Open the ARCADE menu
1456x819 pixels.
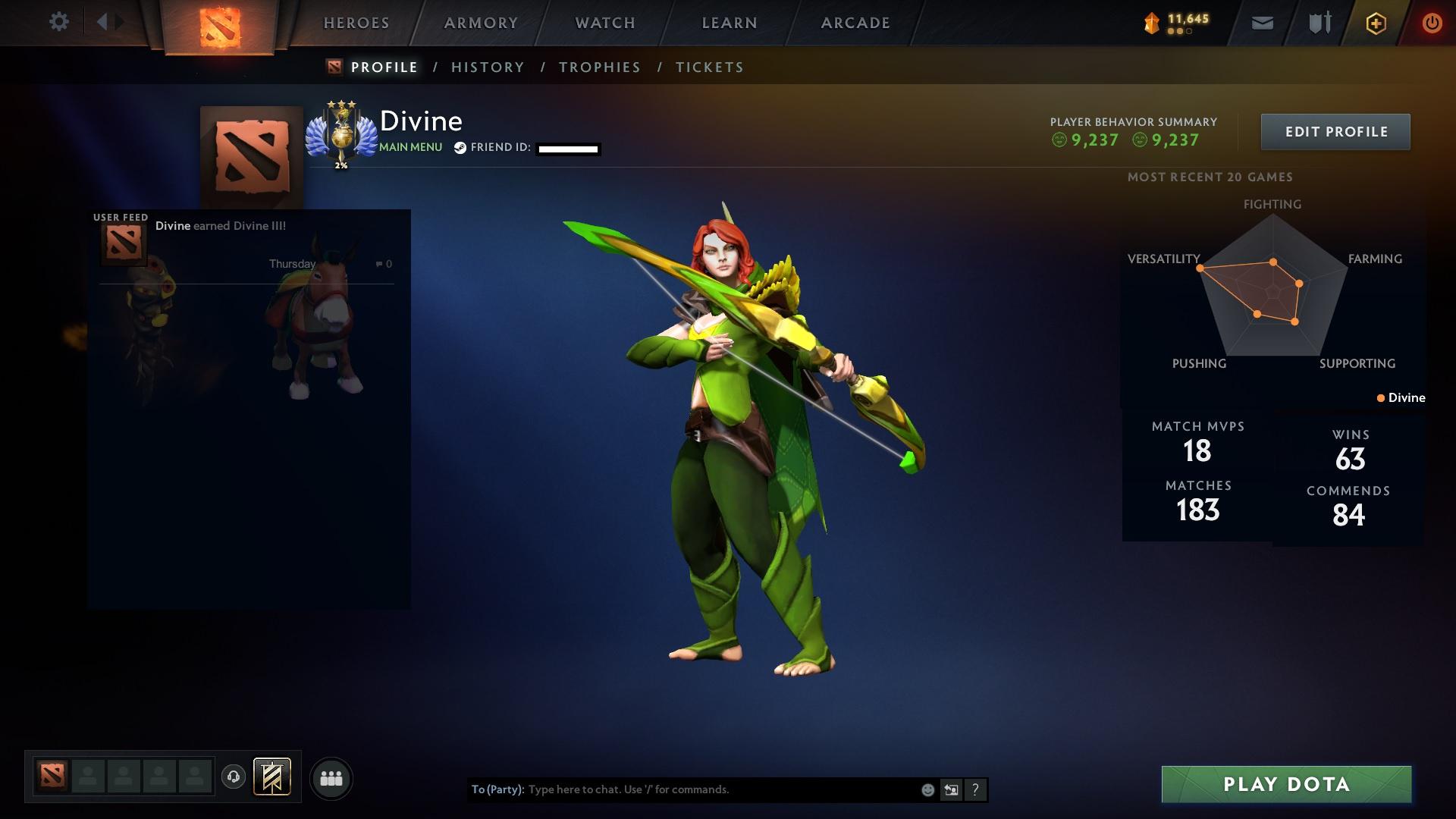click(x=855, y=23)
